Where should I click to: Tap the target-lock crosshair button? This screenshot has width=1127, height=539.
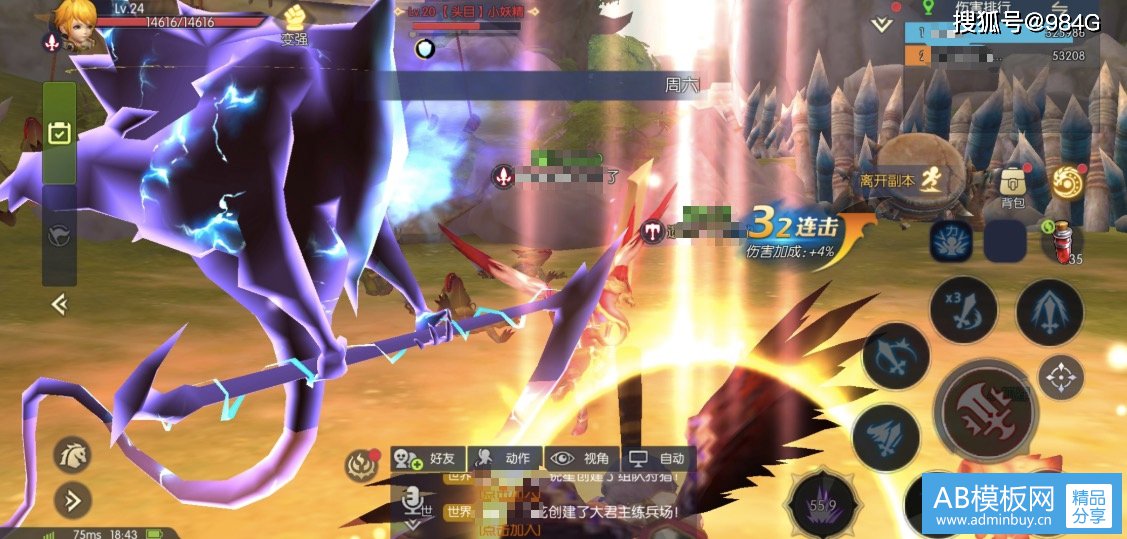pos(1060,377)
